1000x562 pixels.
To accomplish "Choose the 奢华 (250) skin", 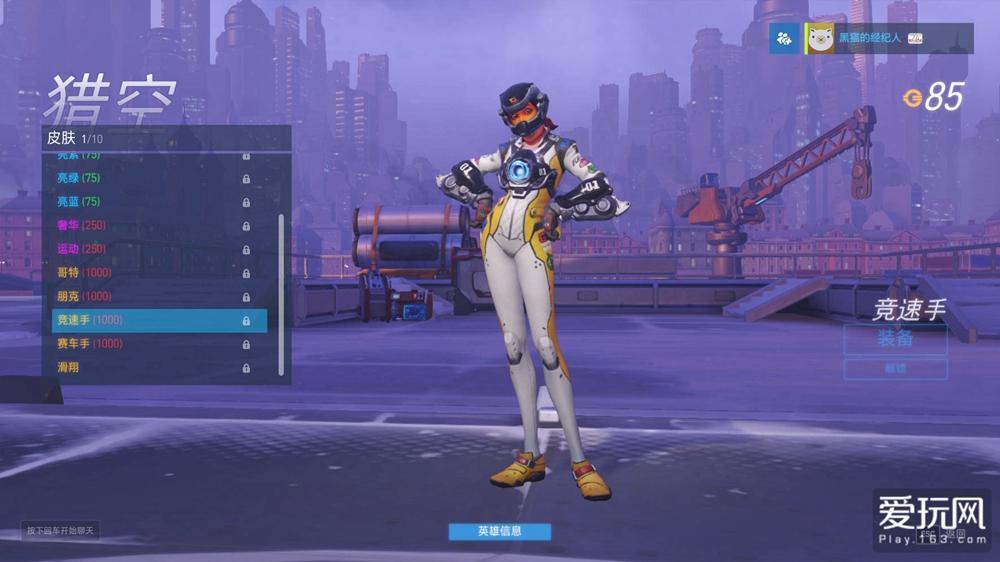I will pyautogui.click(x=150, y=225).
